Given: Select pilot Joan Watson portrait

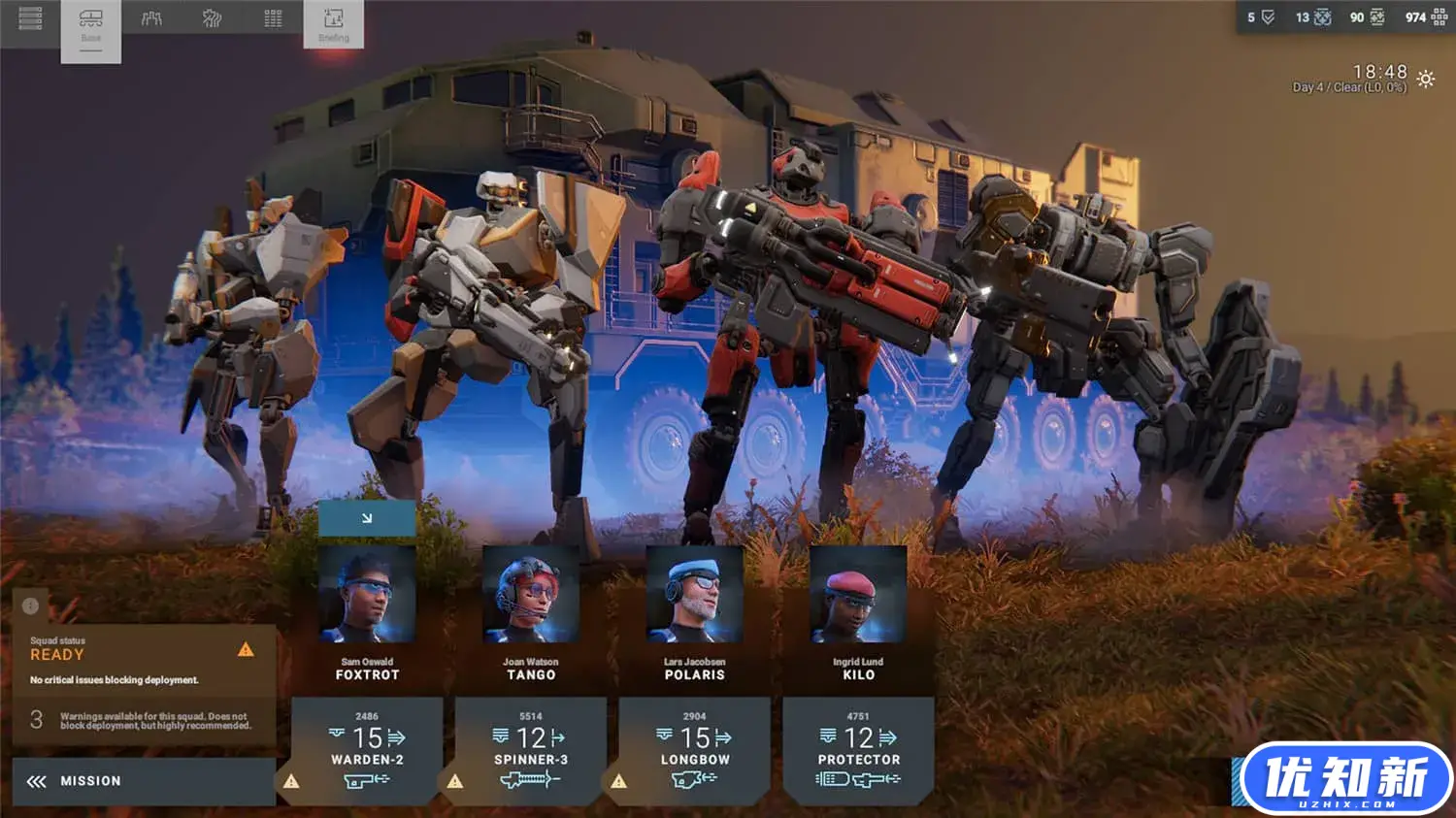Looking at the screenshot, I should tap(531, 594).
